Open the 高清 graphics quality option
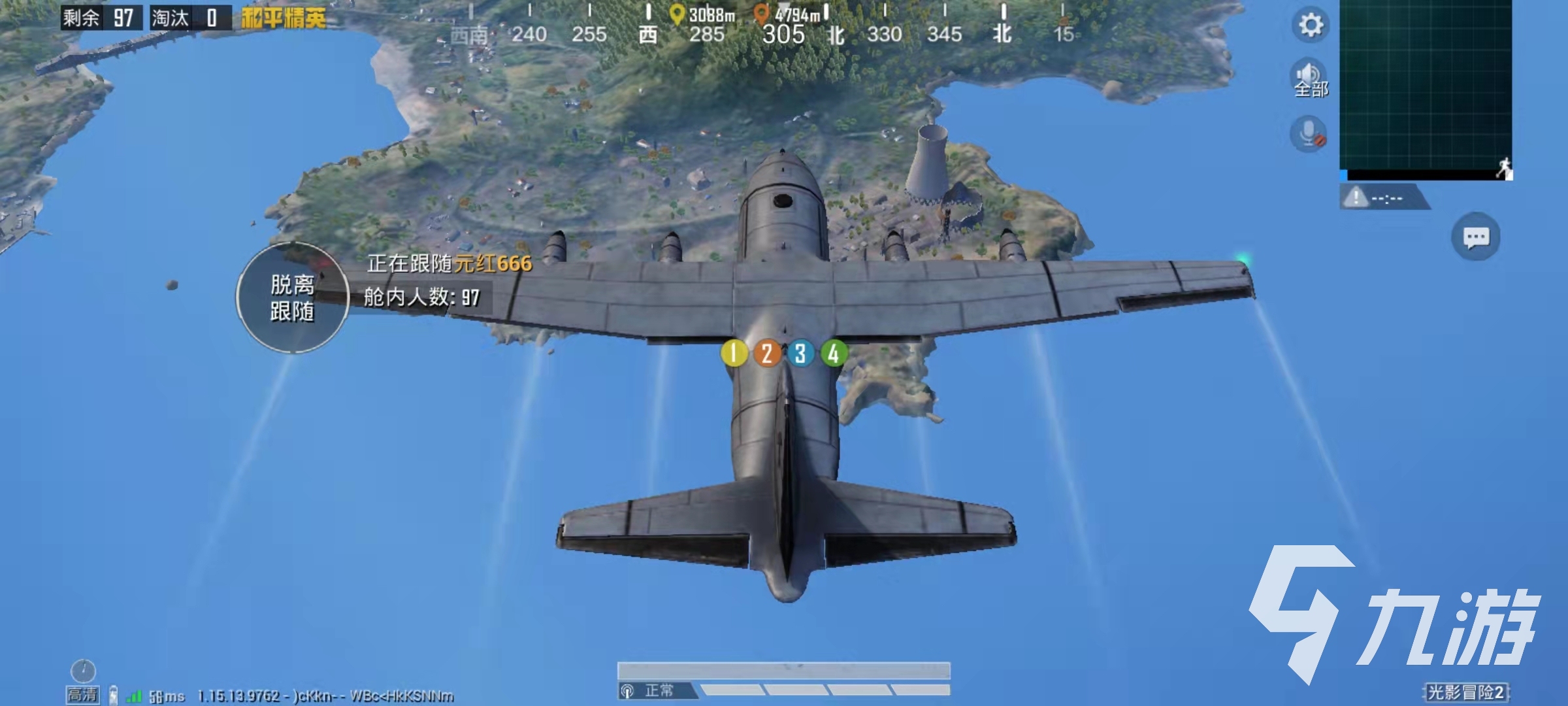The width and height of the screenshot is (1568, 706). click(83, 694)
